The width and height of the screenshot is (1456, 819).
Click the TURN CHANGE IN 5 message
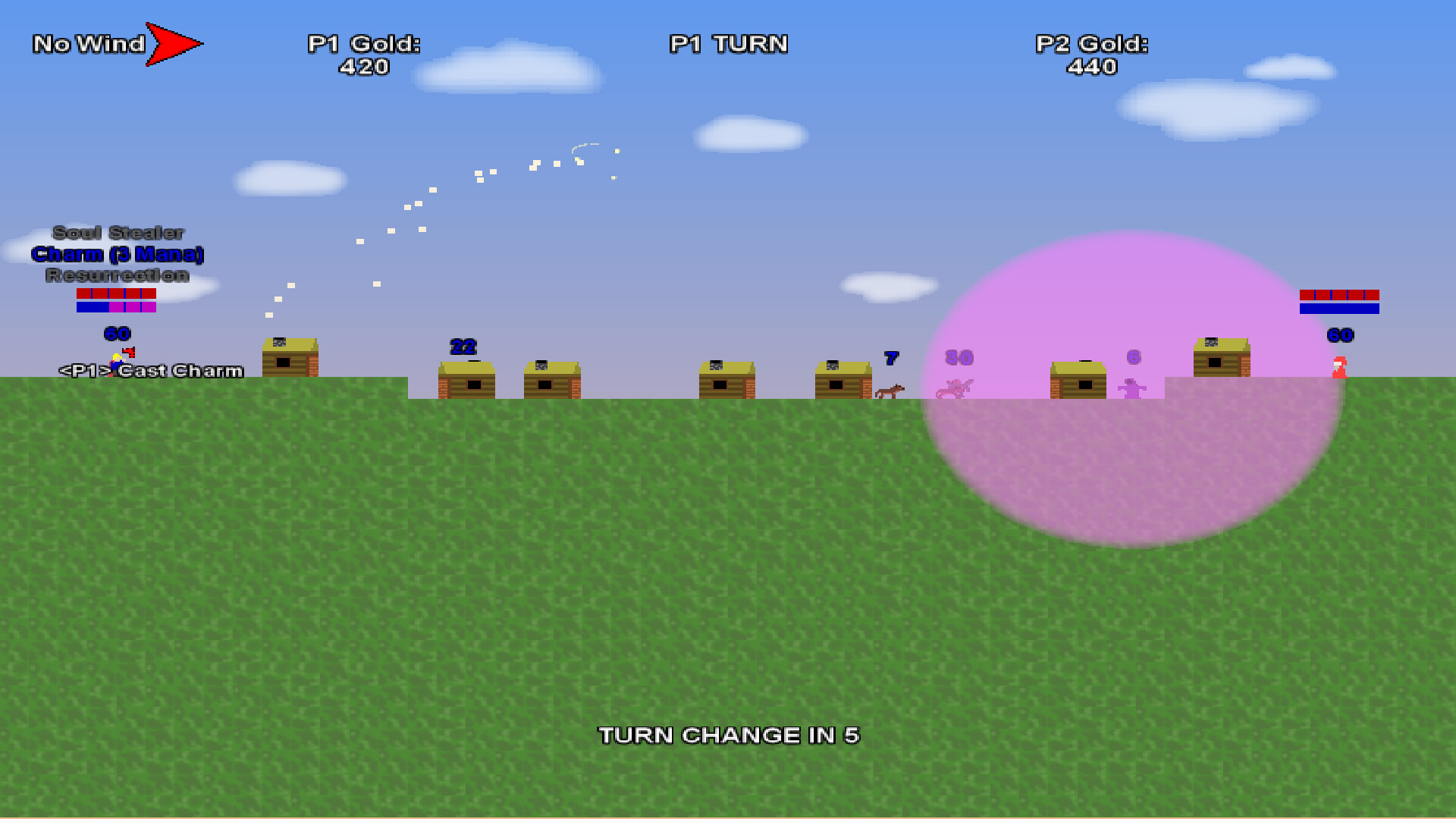(730, 735)
